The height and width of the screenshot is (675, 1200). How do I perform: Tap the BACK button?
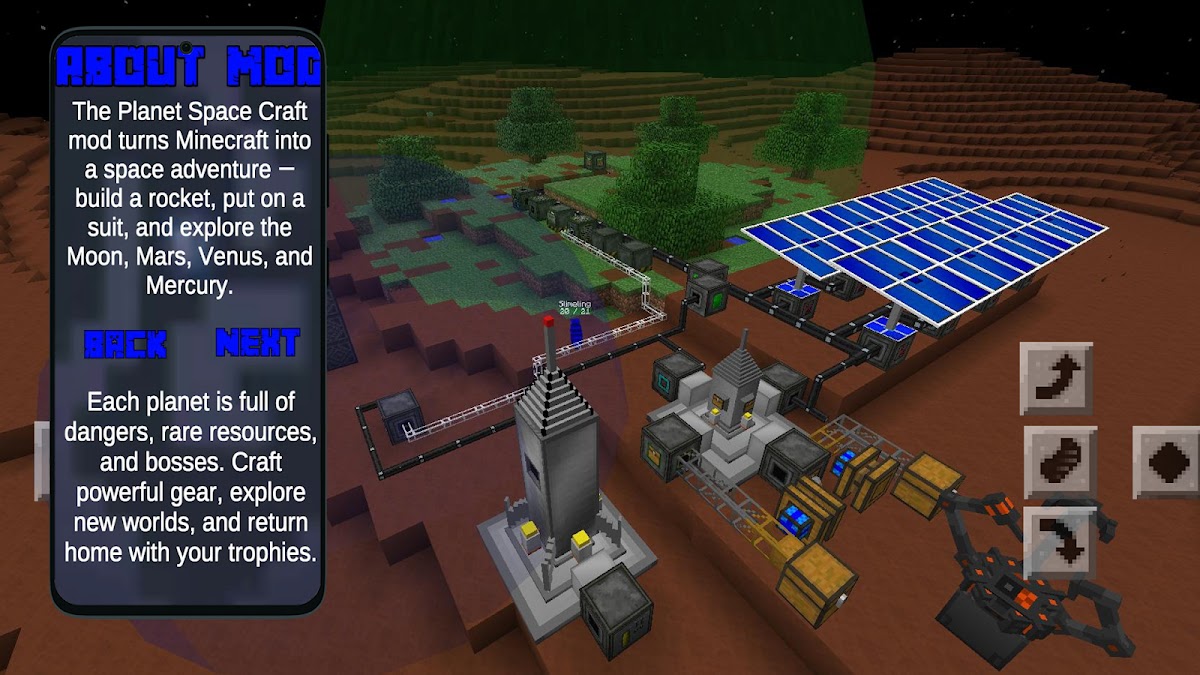[x=125, y=345]
